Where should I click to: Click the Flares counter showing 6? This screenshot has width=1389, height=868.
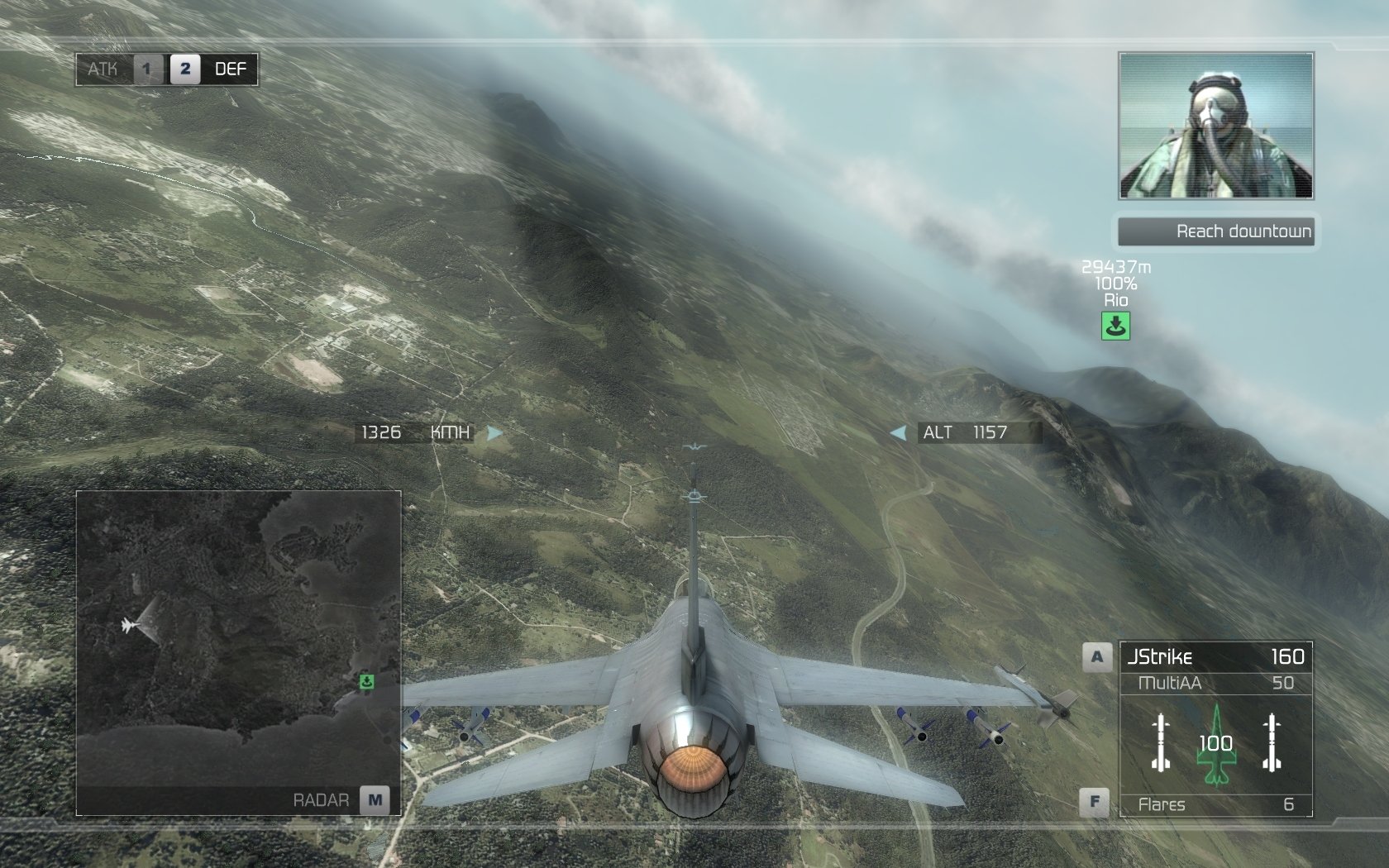click(x=1214, y=804)
